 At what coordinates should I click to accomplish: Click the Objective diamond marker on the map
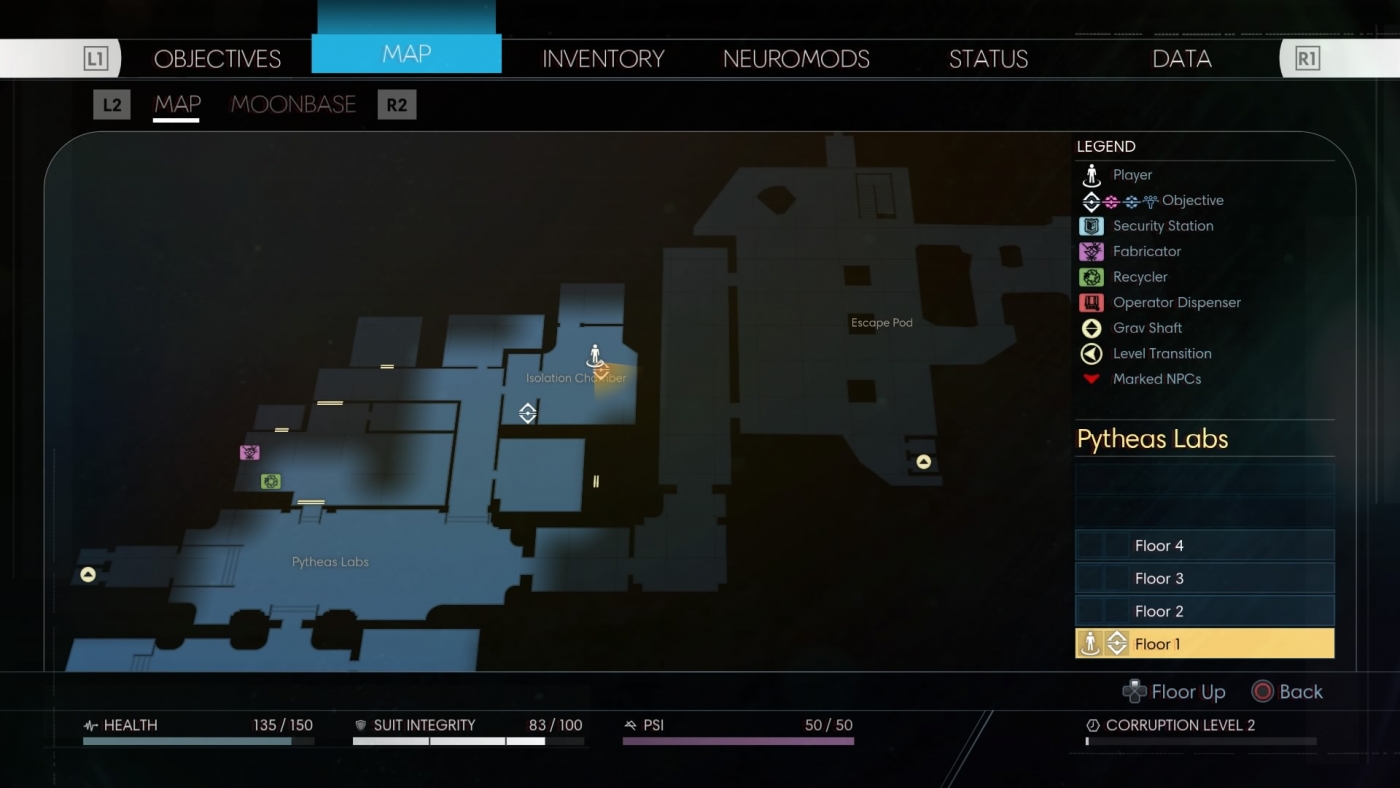pyautogui.click(x=527, y=412)
